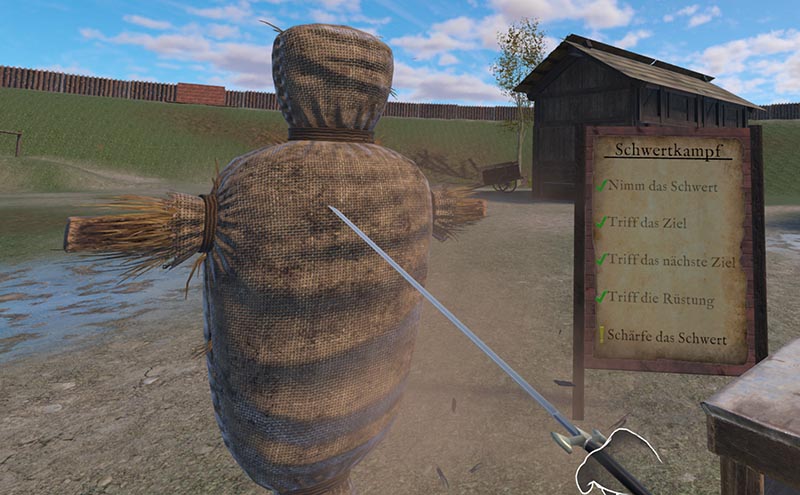
Task: Click the 'Schärfe das Schwert' objective
Action: point(667,338)
